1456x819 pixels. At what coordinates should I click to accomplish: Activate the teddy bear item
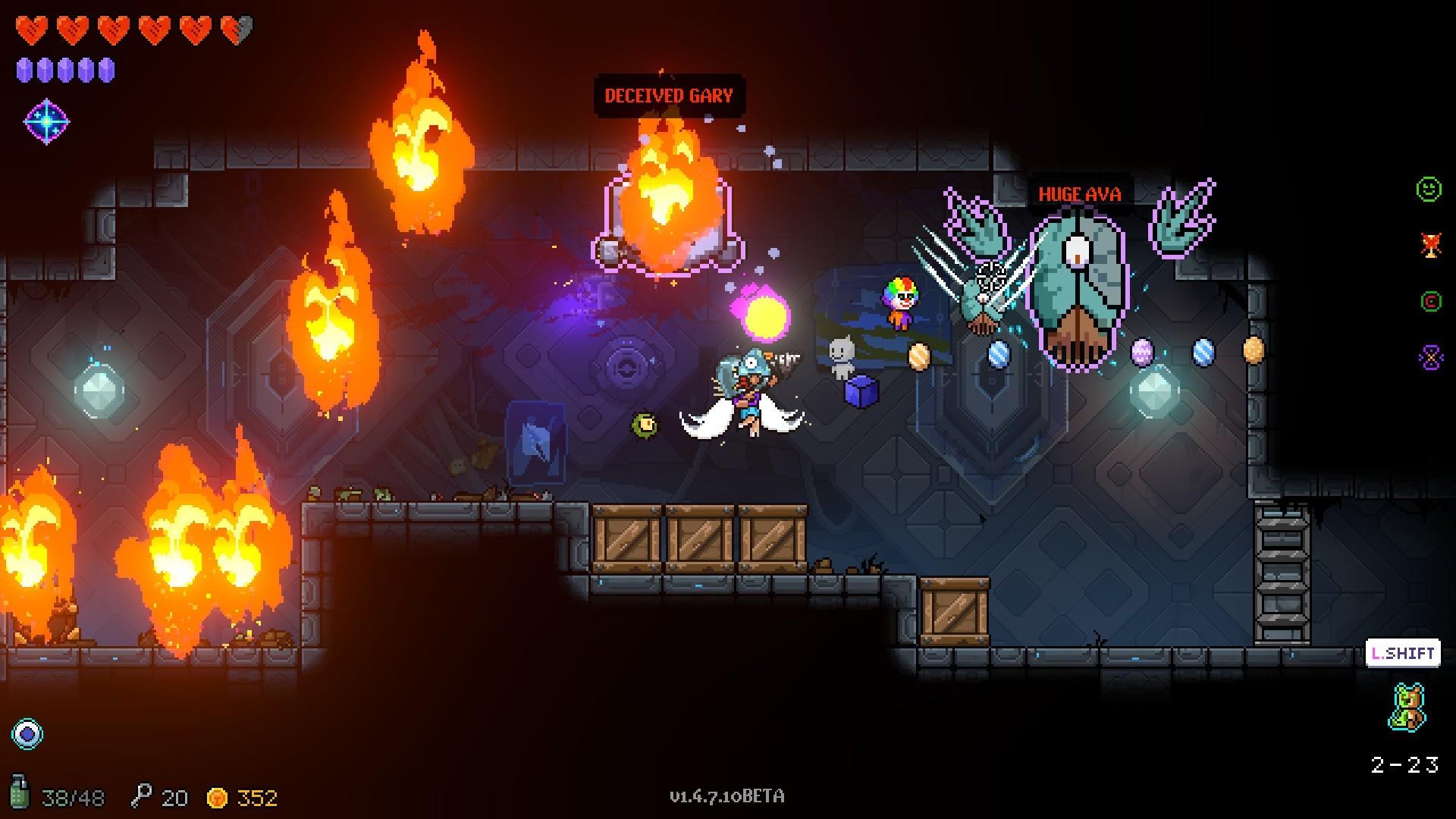click(1408, 708)
